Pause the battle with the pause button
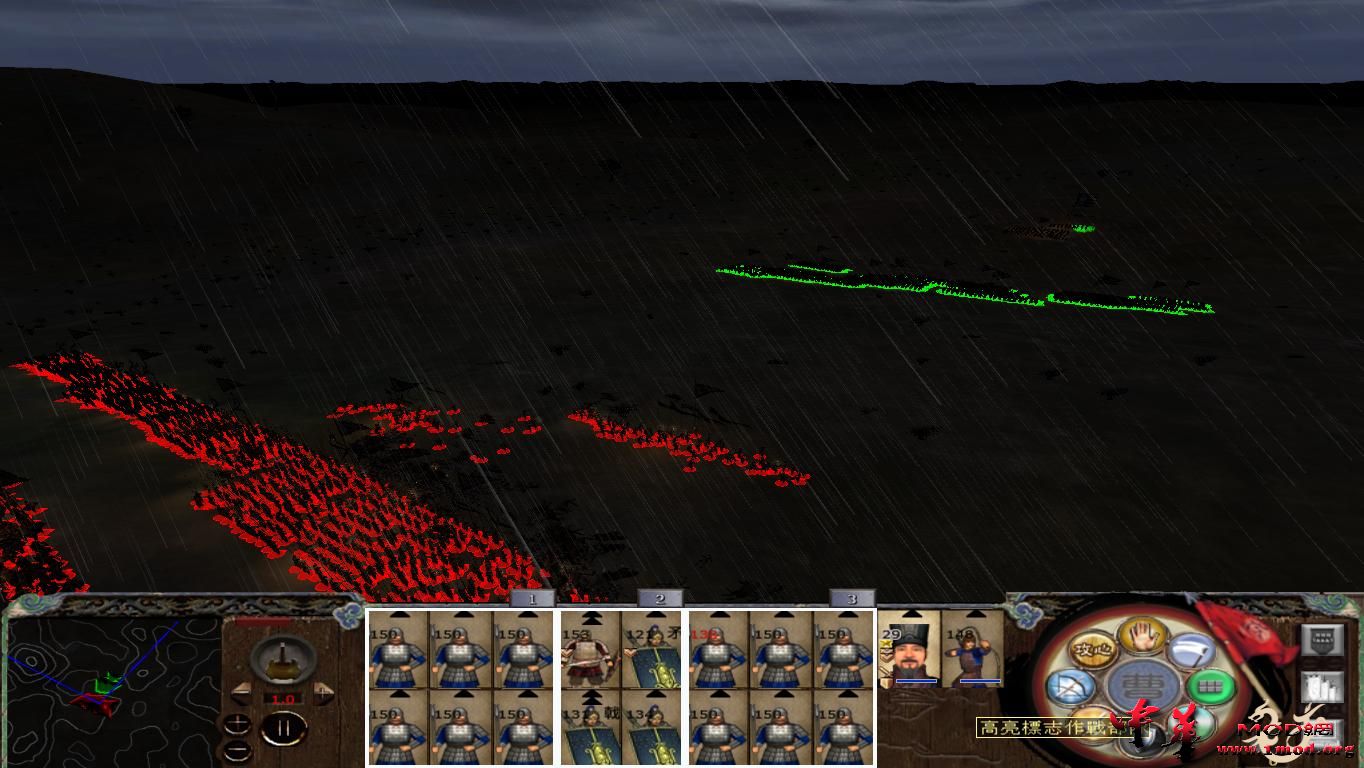 [283, 728]
